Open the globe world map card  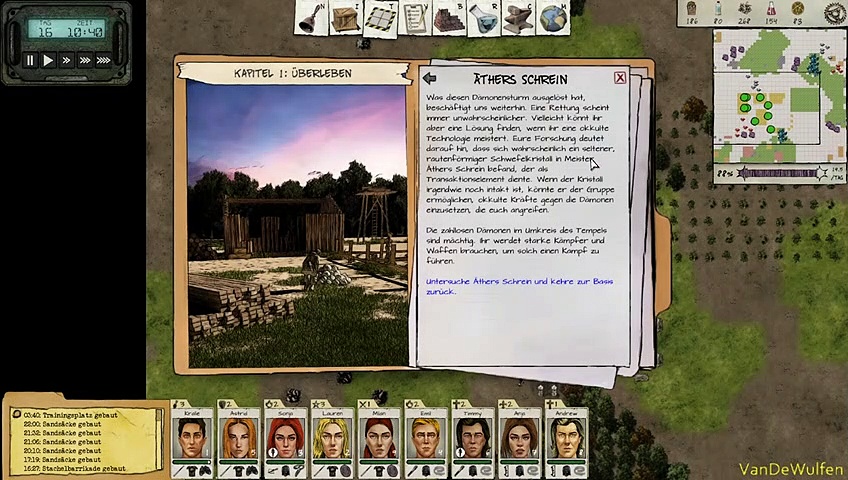pos(552,17)
